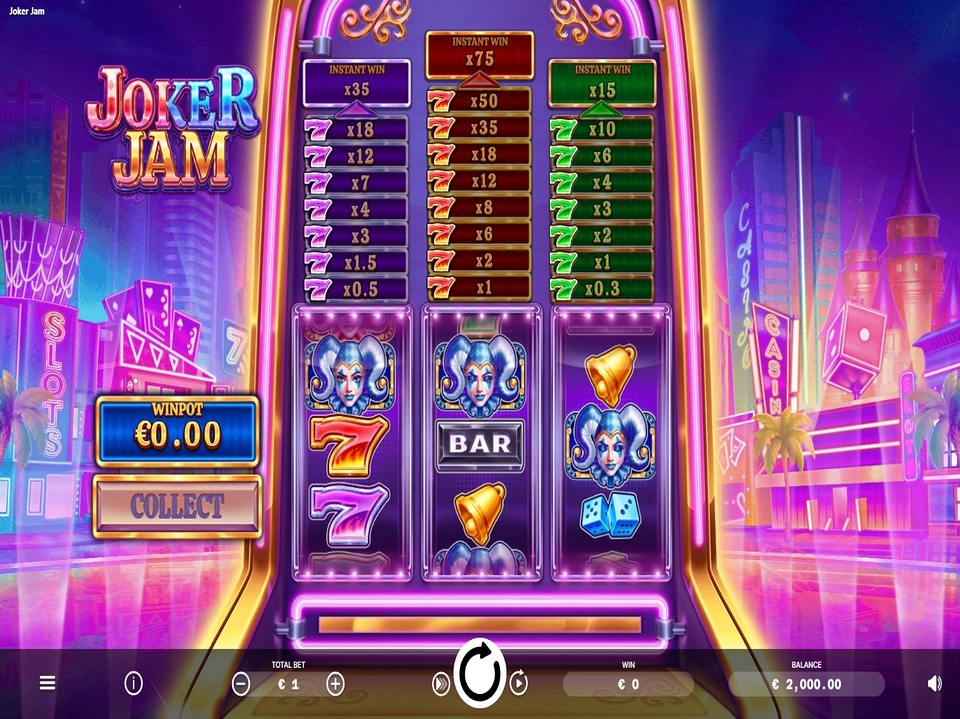Show the game info page

tap(133, 683)
